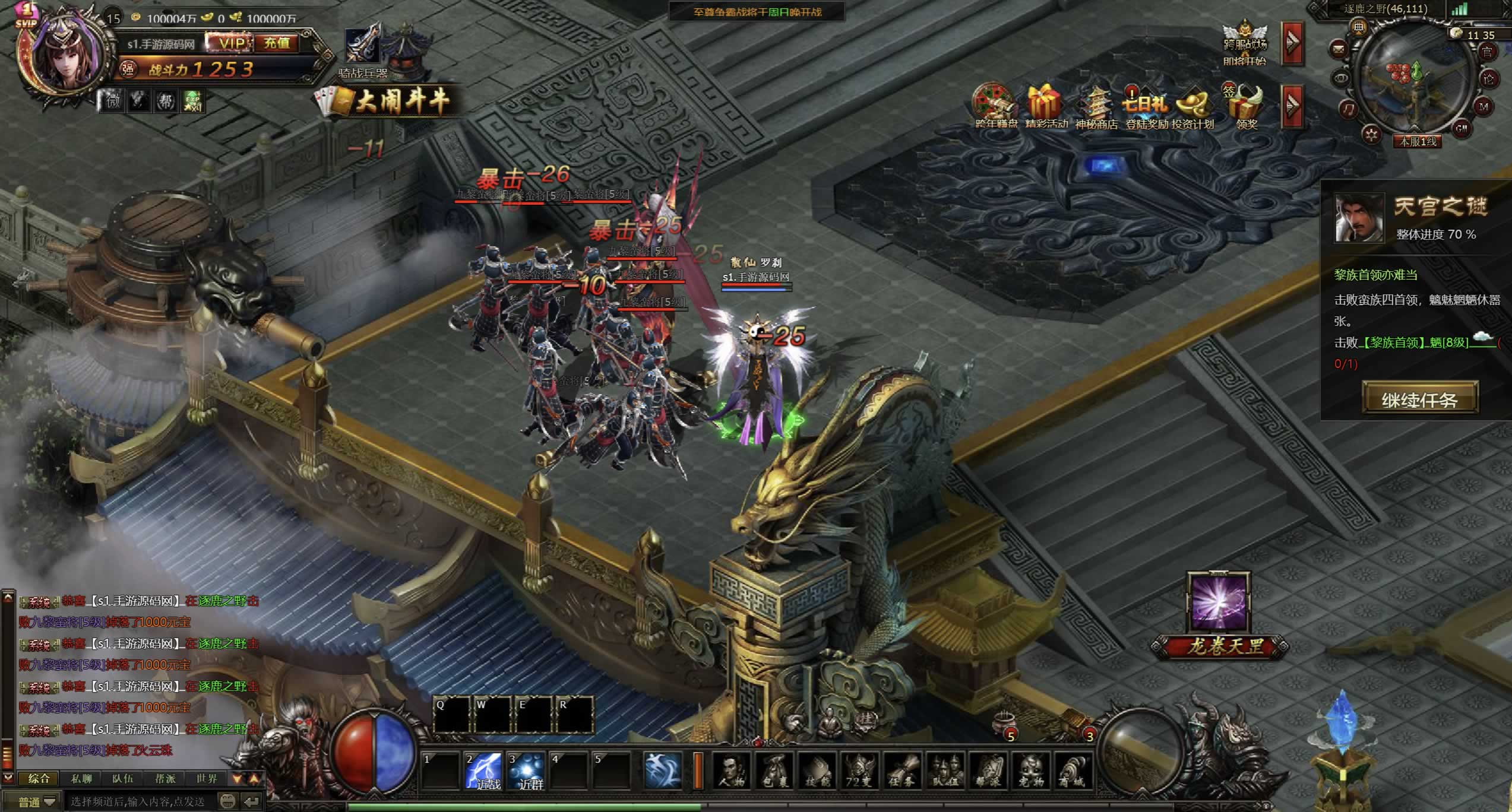The height and width of the screenshot is (812, 1512).
Task: Switch to the 世界 chat tab
Action: click(x=207, y=778)
